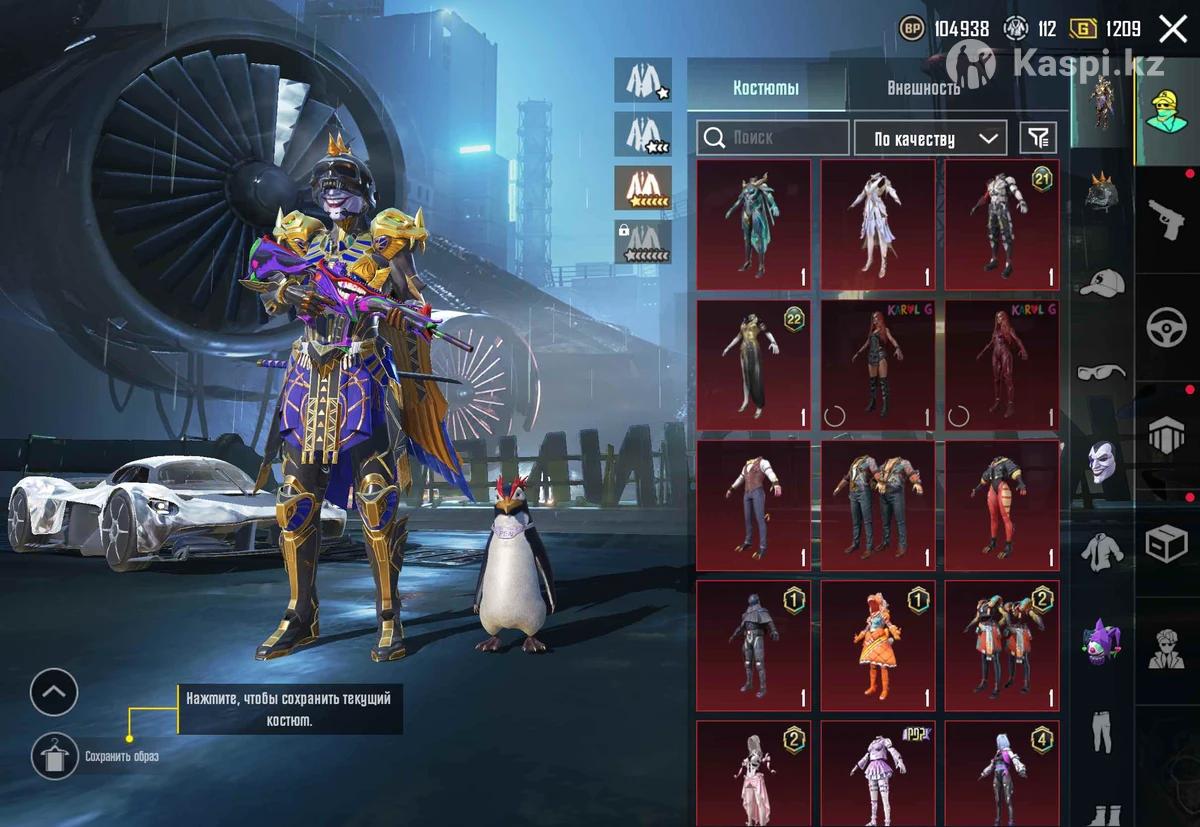1200x827 pixels.
Task: Select the joker mask category icon
Action: [x=1102, y=461]
